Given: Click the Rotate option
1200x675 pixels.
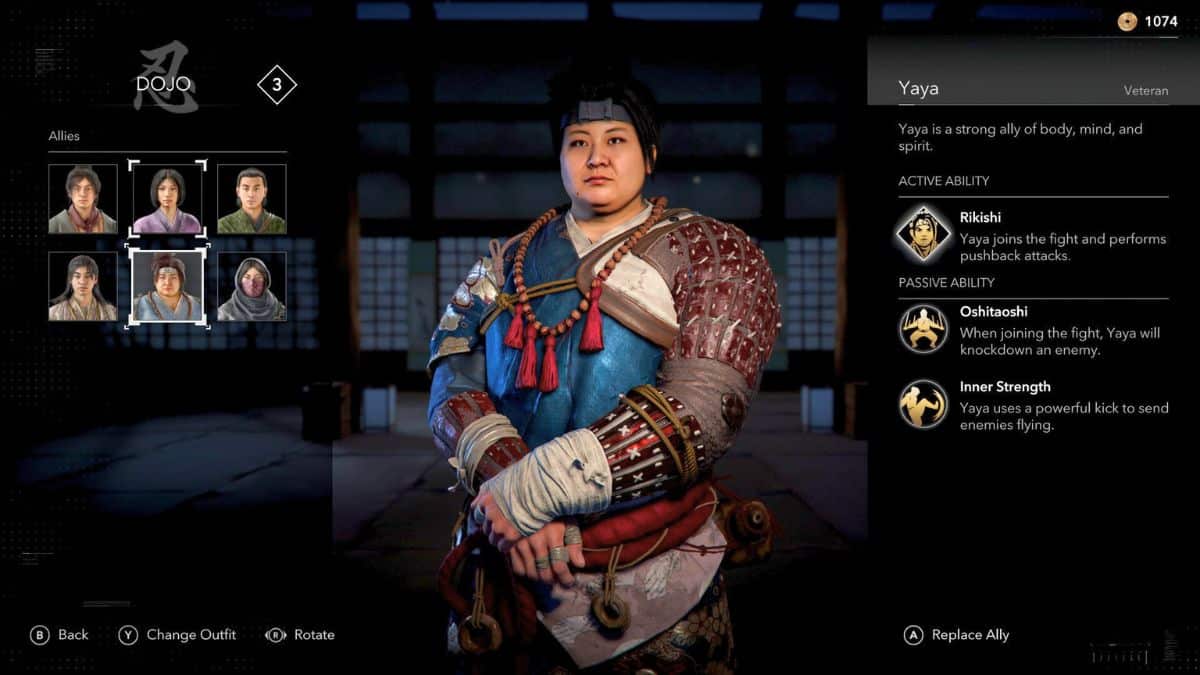Looking at the screenshot, I should pos(300,635).
